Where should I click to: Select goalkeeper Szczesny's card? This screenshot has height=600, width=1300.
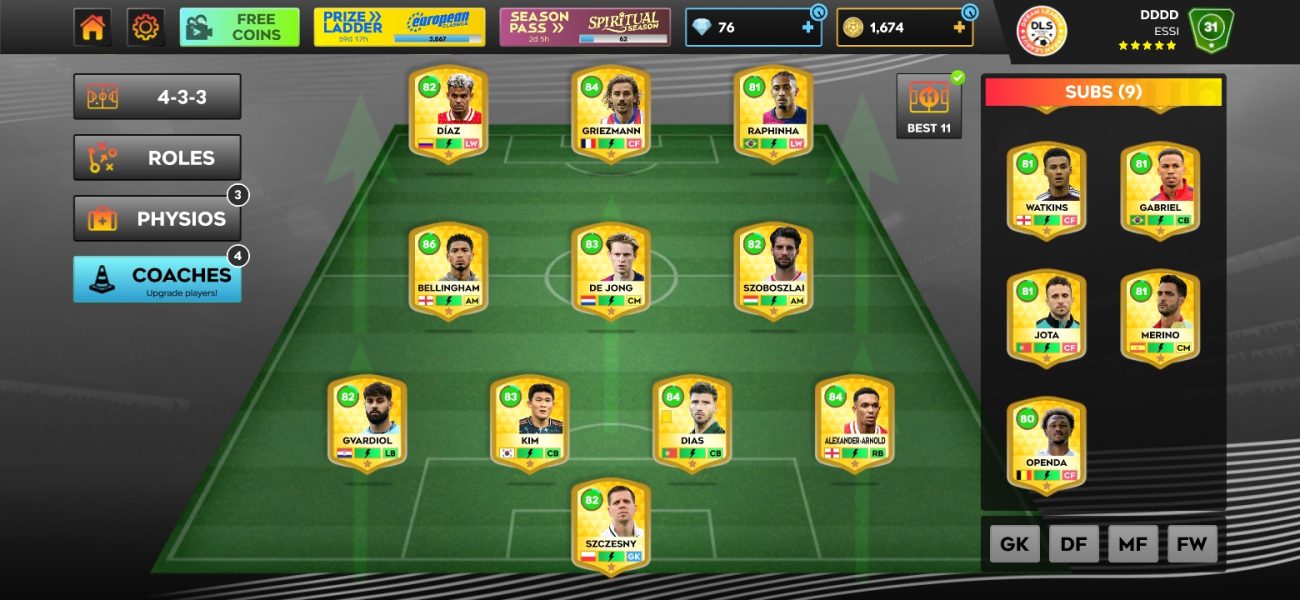pyautogui.click(x=610, y=527)
